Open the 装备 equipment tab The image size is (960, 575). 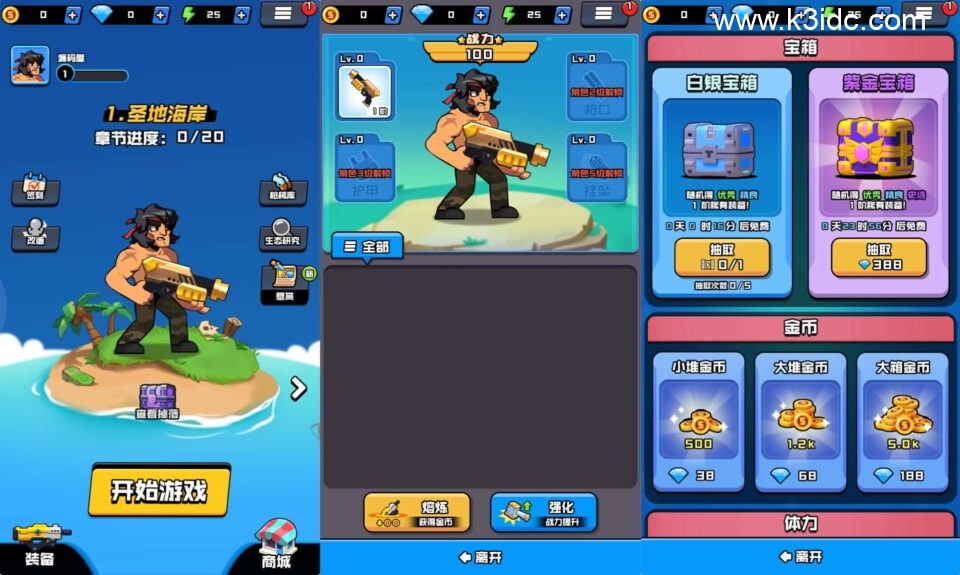tap(40, 545)
